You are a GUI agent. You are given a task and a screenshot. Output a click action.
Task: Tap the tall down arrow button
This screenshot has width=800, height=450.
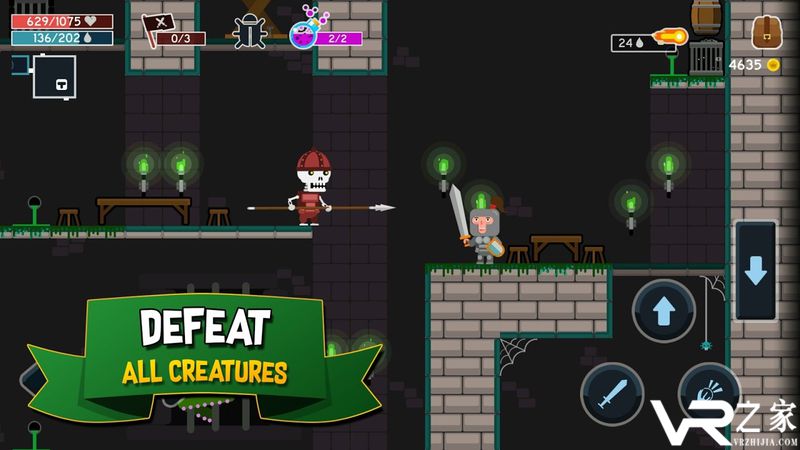(x=755, y=270)
